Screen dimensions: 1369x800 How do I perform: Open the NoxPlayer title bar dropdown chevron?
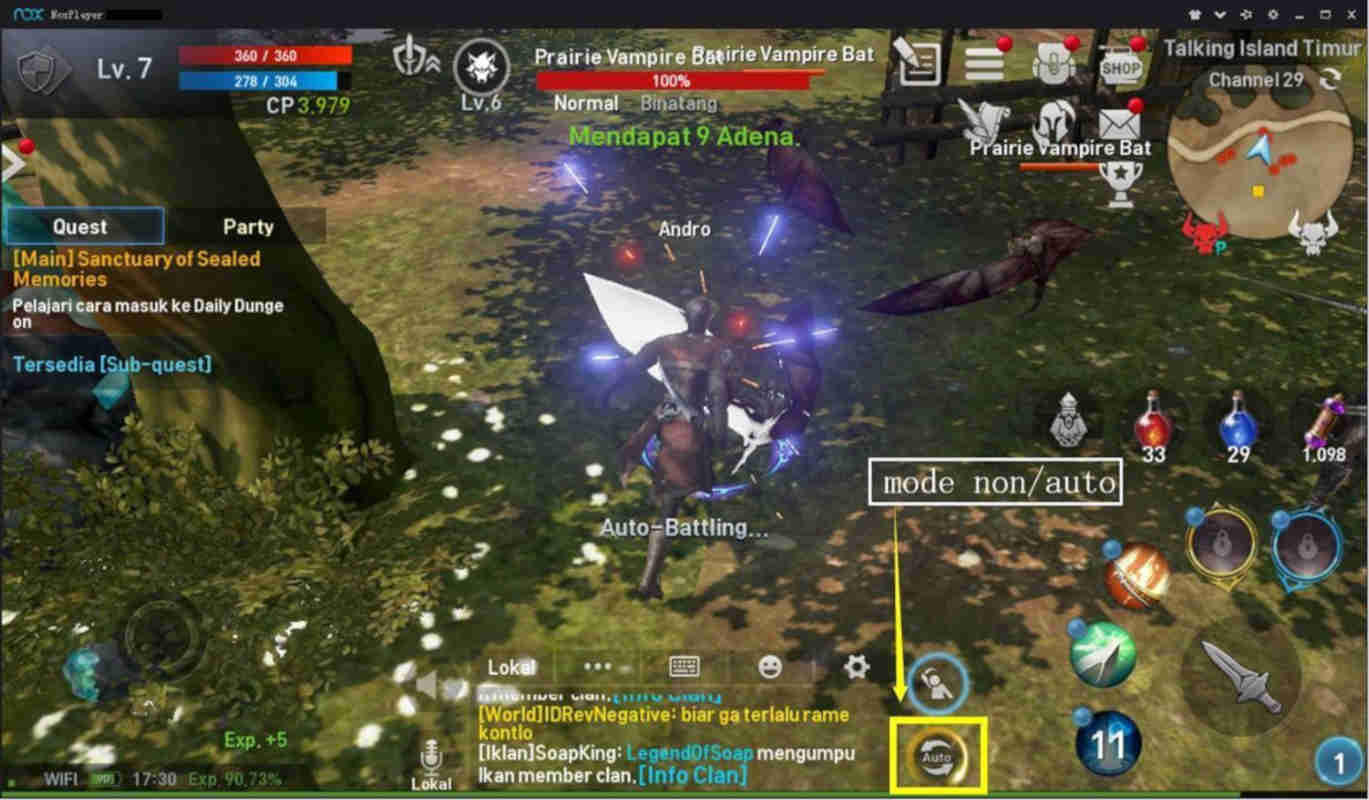point(1222,15)
